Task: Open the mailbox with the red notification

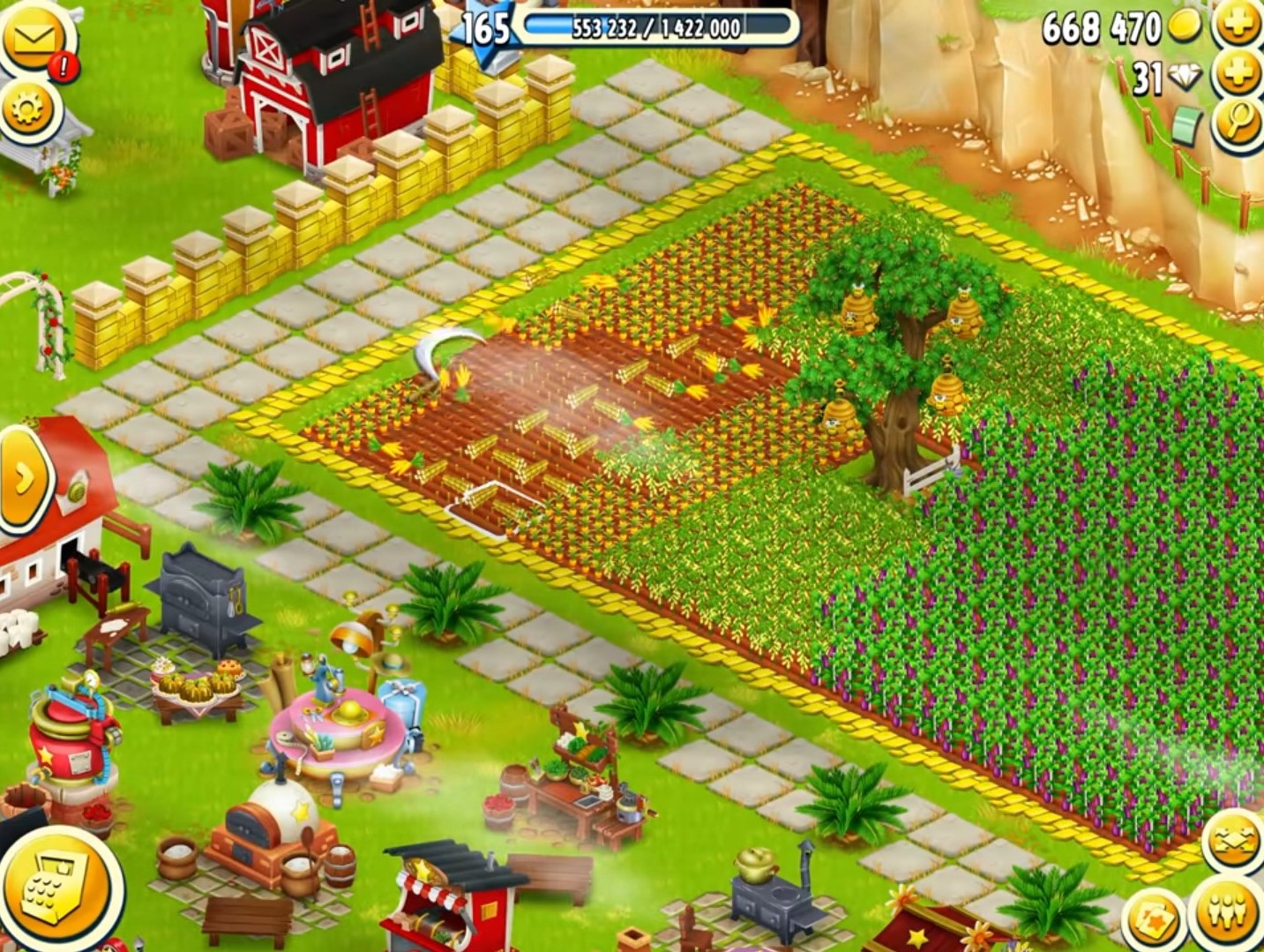Action: pos(32,35)
